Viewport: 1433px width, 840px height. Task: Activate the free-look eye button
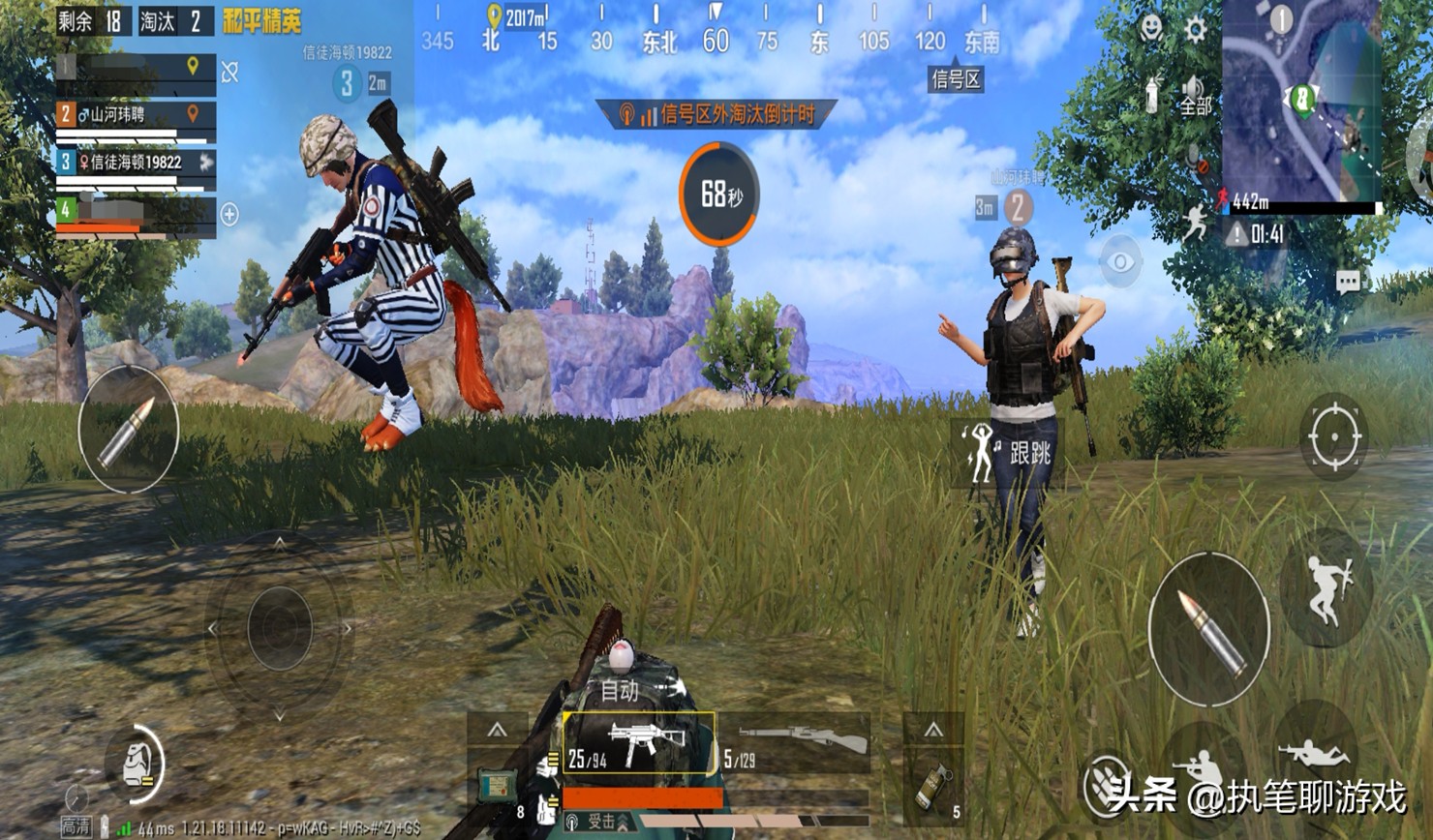pos(1120,261)
